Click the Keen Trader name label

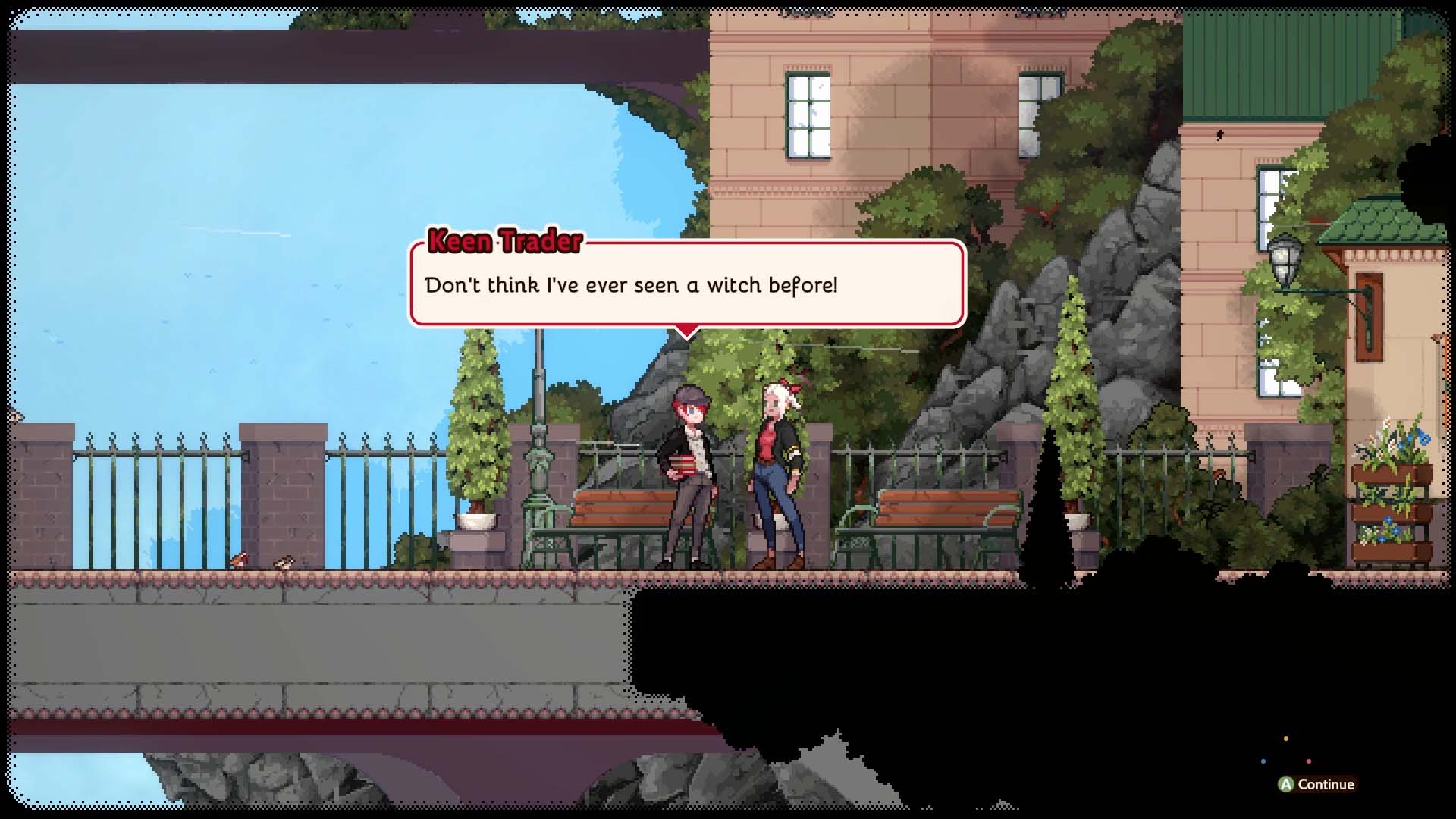click(507, 241)
